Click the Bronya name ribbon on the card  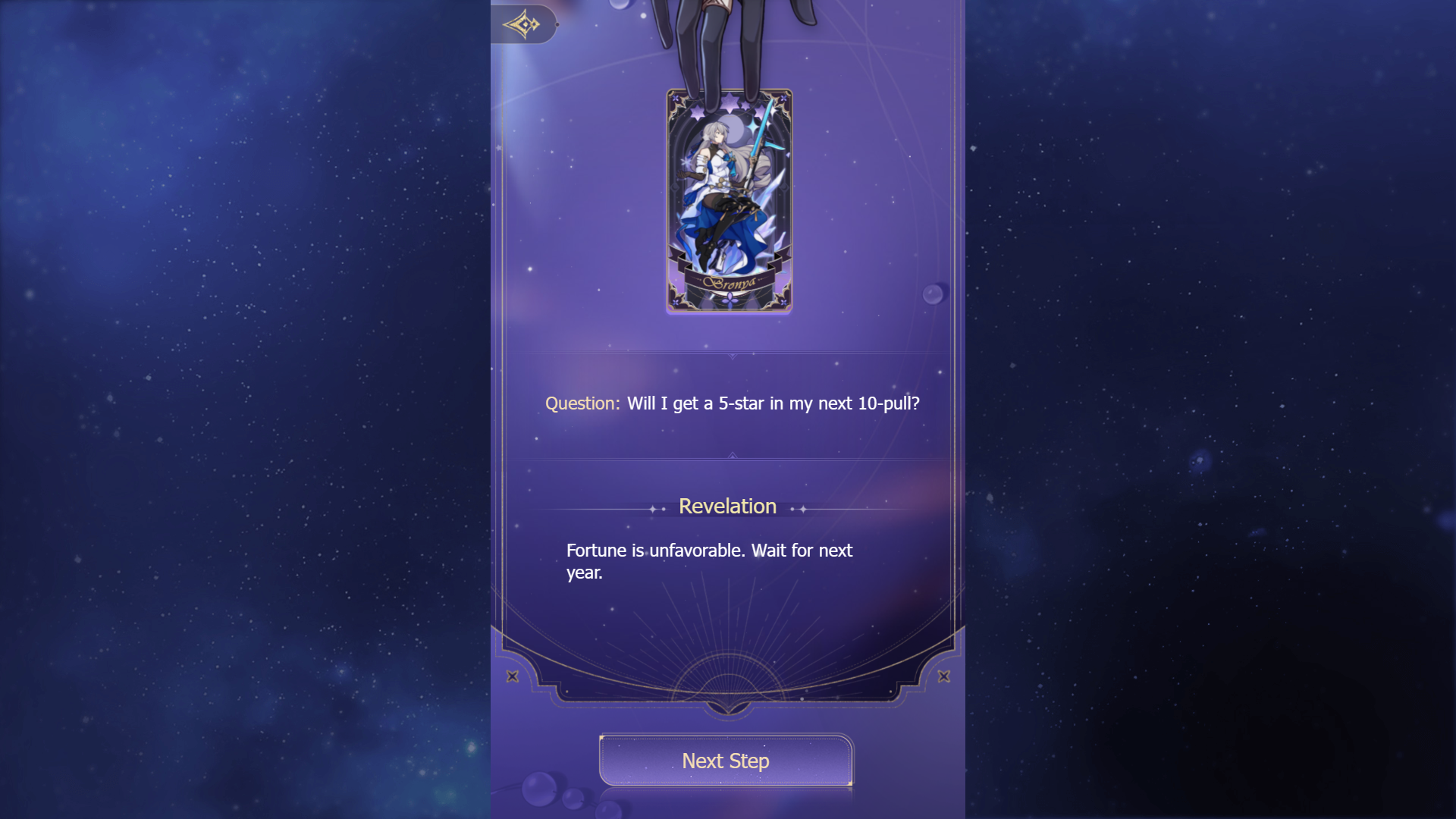(730, 282)
